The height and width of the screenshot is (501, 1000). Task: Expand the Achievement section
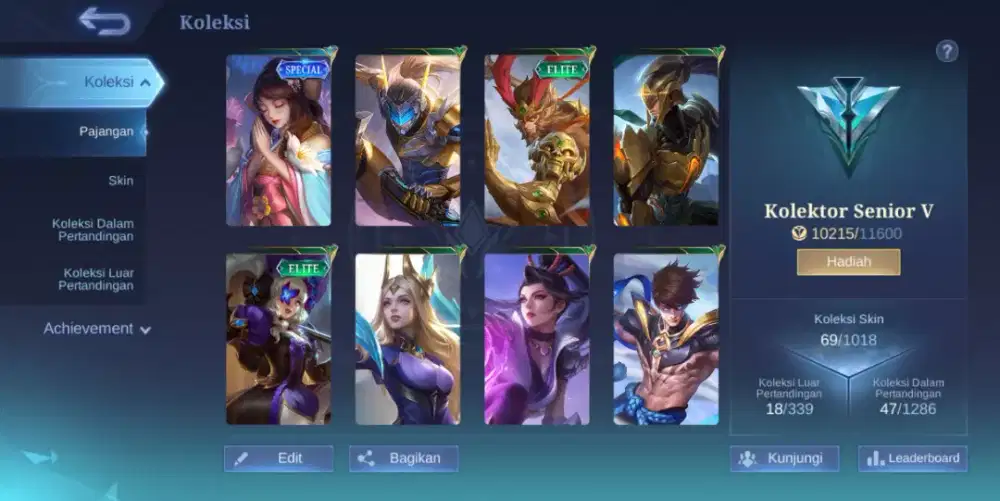click(x=97, y=328)
